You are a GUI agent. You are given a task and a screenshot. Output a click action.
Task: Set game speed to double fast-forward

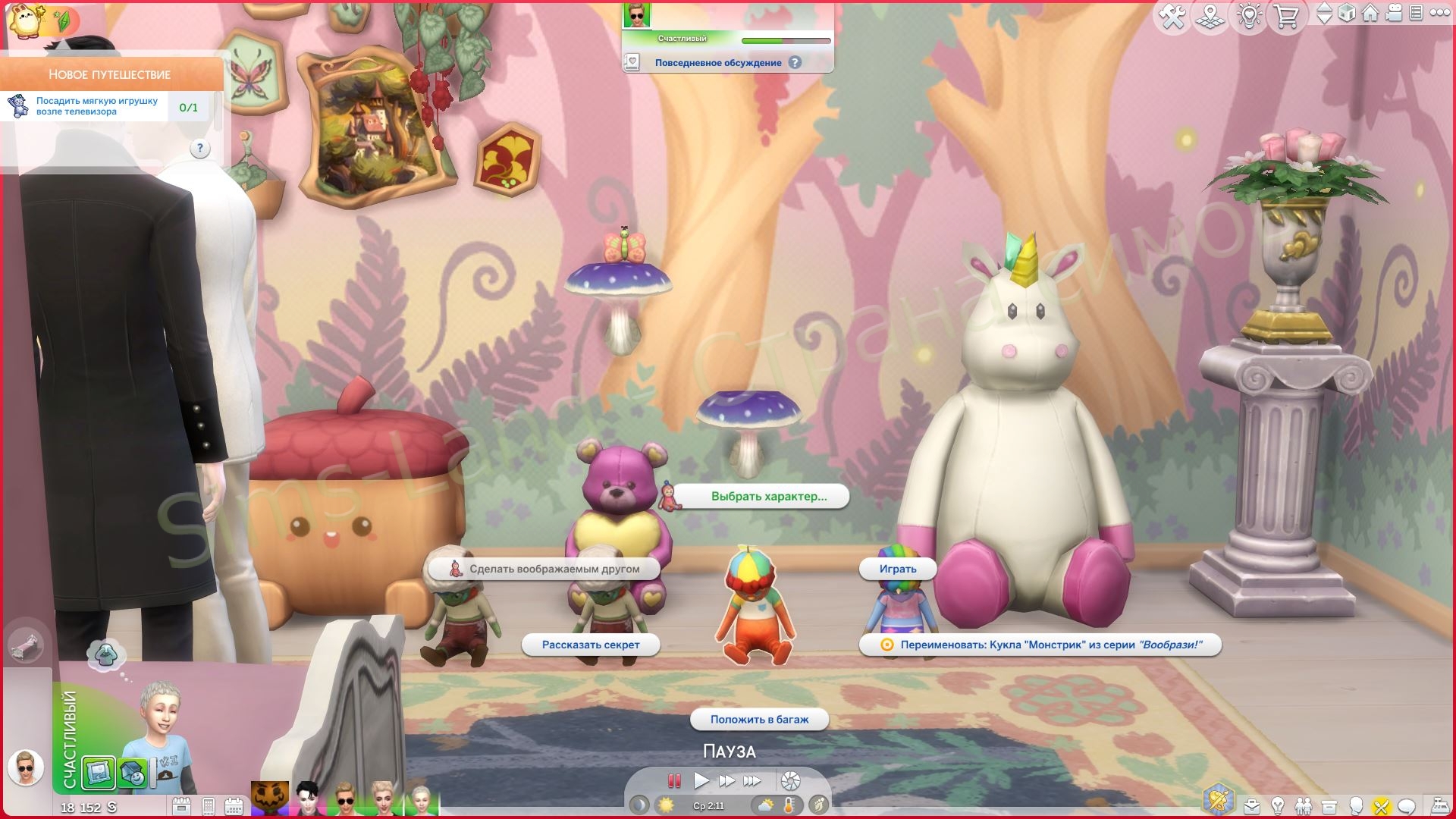(x=726, y=780)
